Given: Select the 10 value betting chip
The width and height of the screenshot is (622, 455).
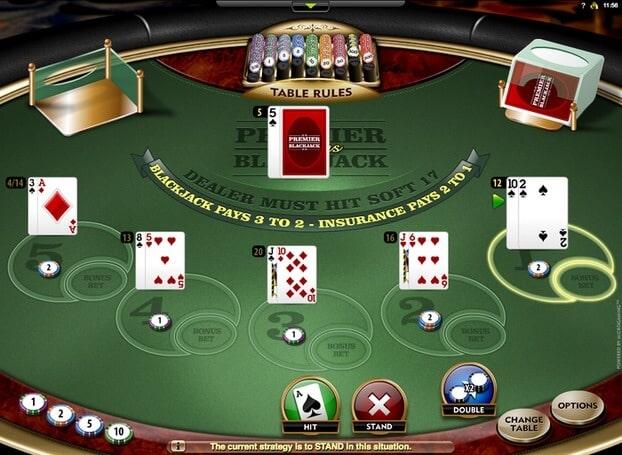Looking at the screenshot, I should (120, 433).
